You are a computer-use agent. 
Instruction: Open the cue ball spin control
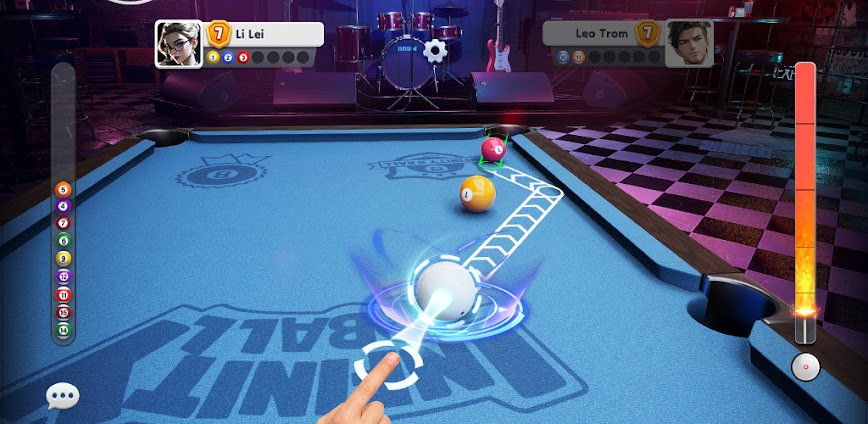(x=805, y=367)
